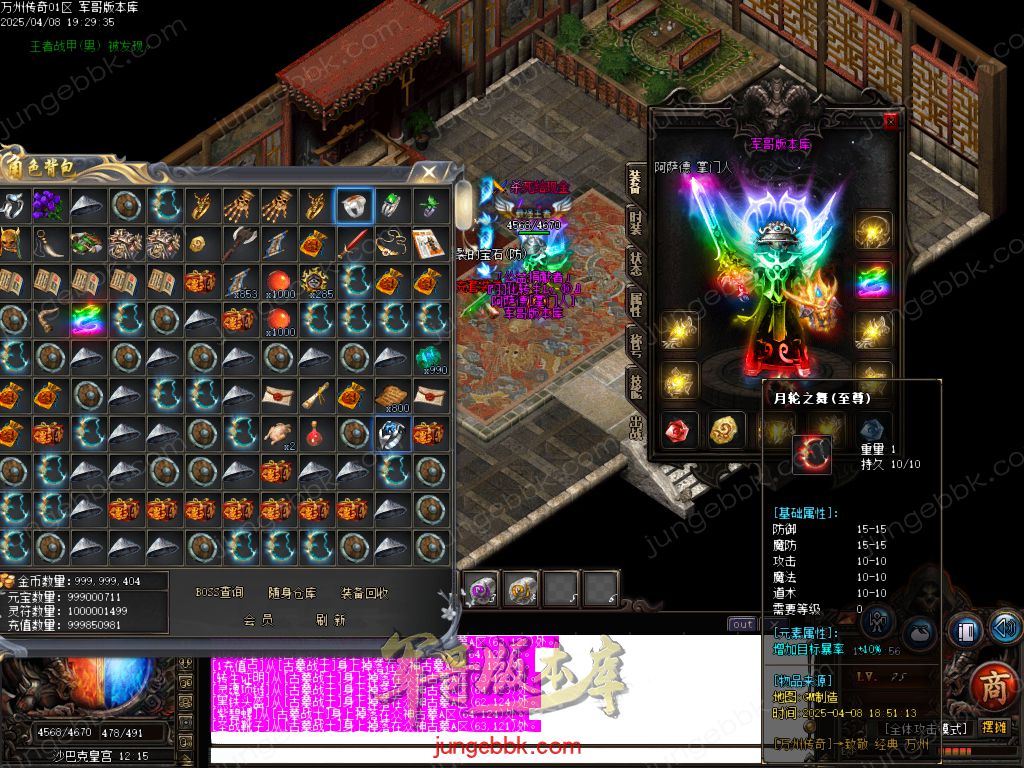
Task: Close the character backpack window
Action: coord(429,172)
